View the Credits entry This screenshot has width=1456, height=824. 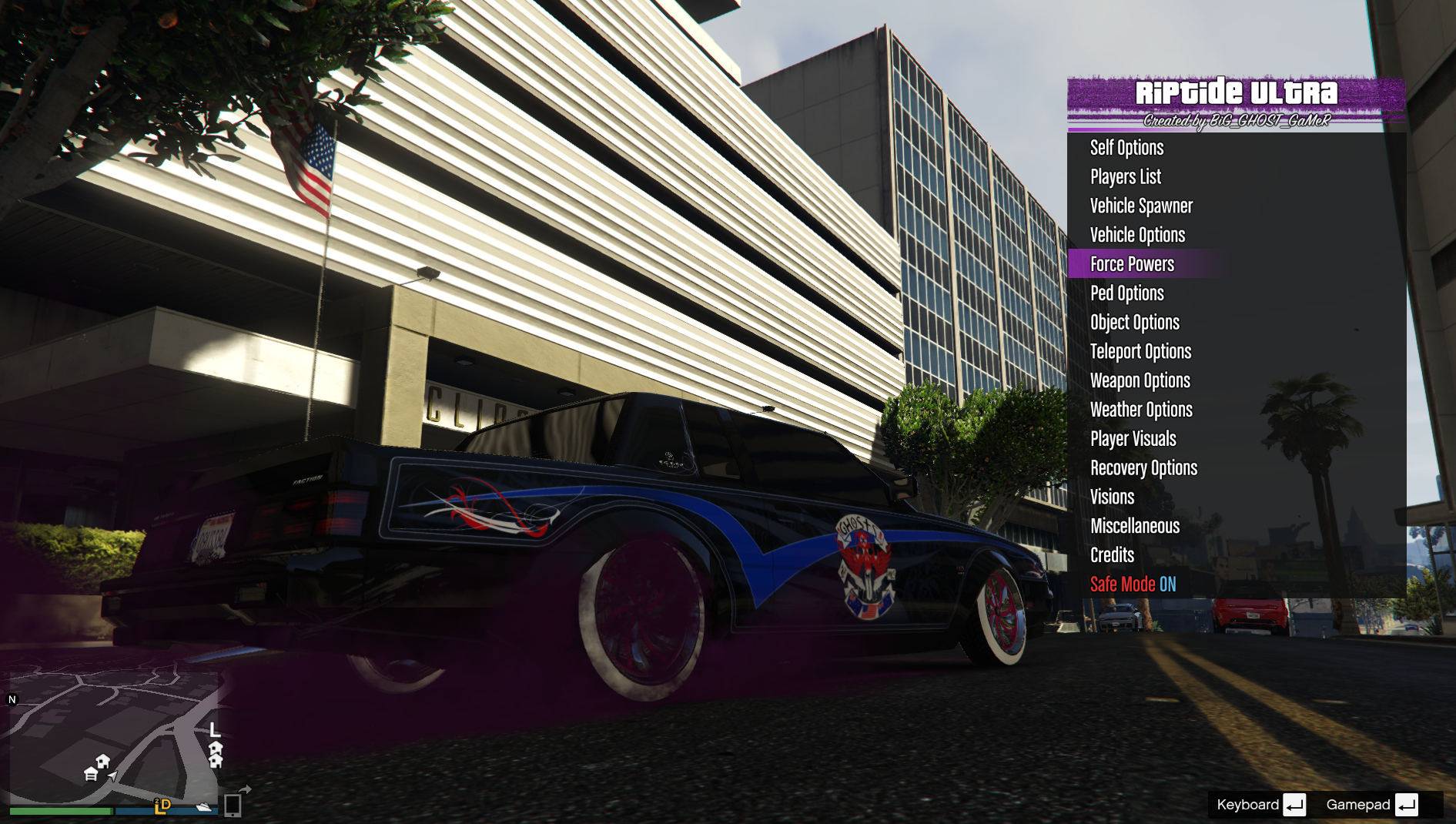1112,555
